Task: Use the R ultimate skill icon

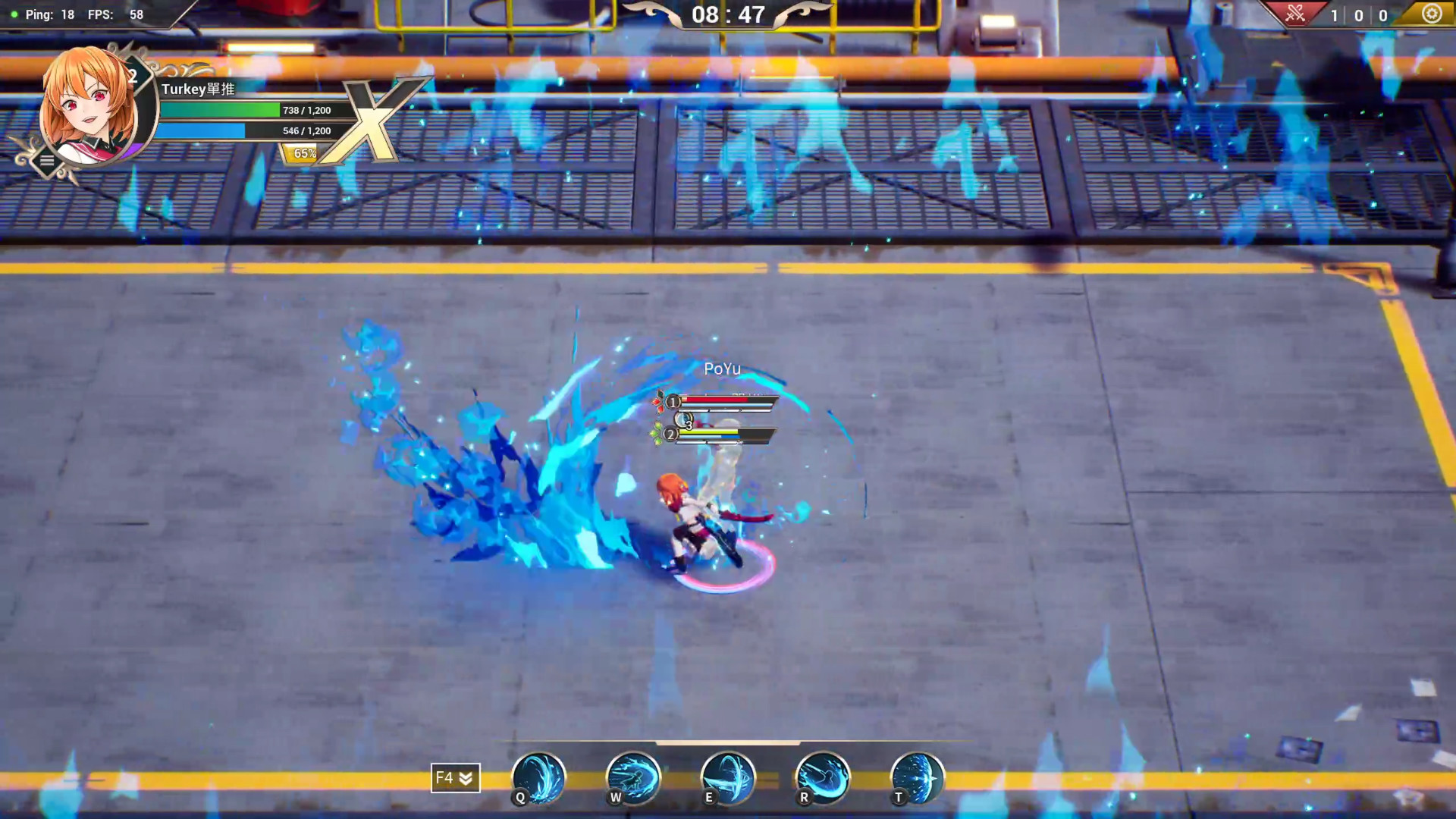Action: point(823,778)
